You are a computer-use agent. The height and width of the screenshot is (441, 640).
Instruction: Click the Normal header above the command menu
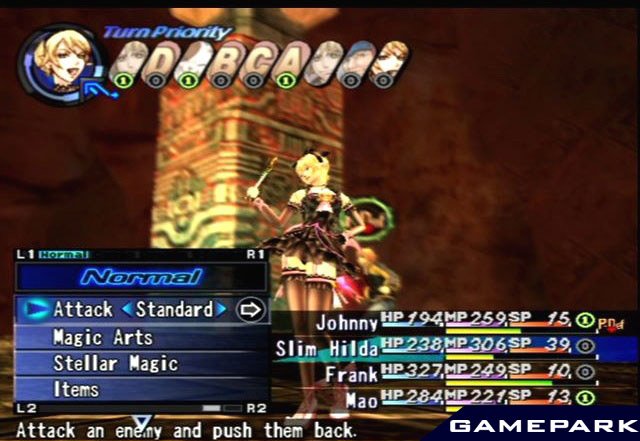coord(141,277)
